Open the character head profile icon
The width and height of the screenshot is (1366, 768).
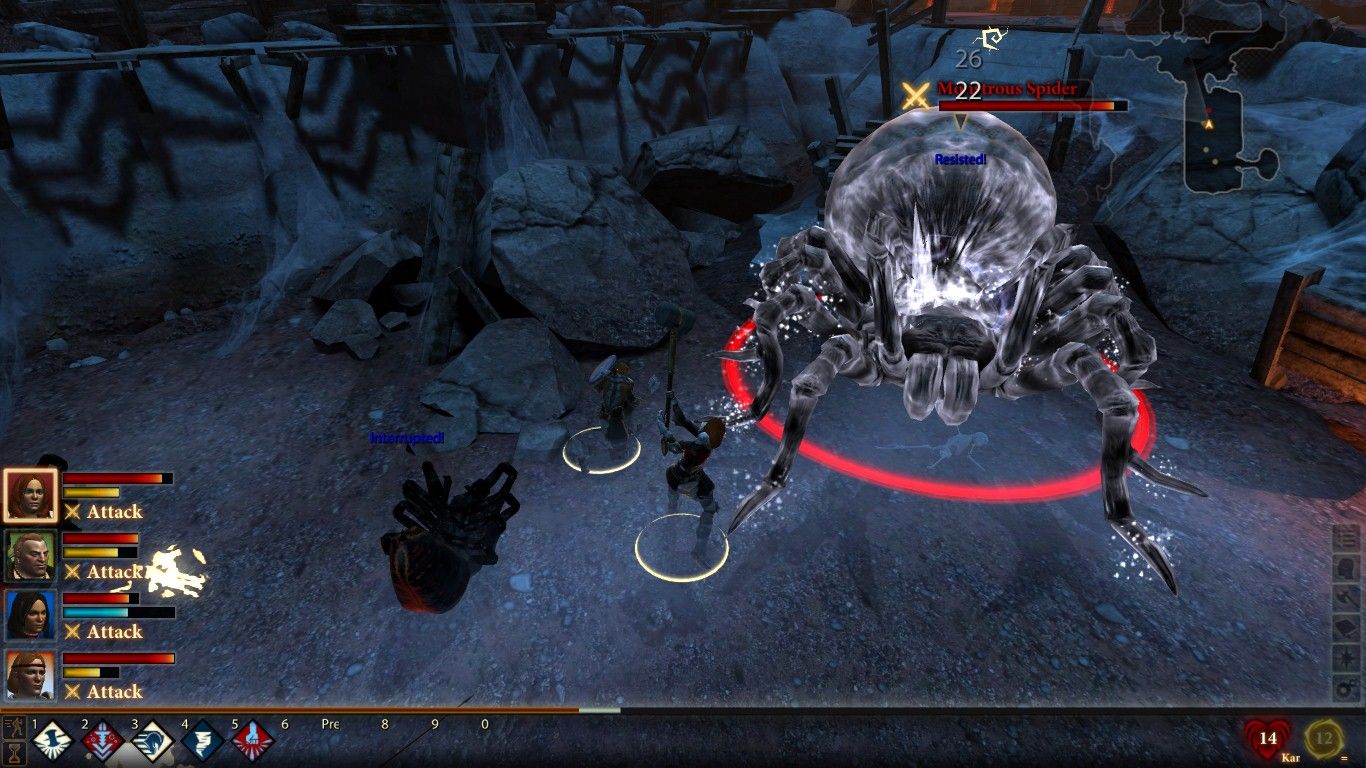click(1347, 568)
